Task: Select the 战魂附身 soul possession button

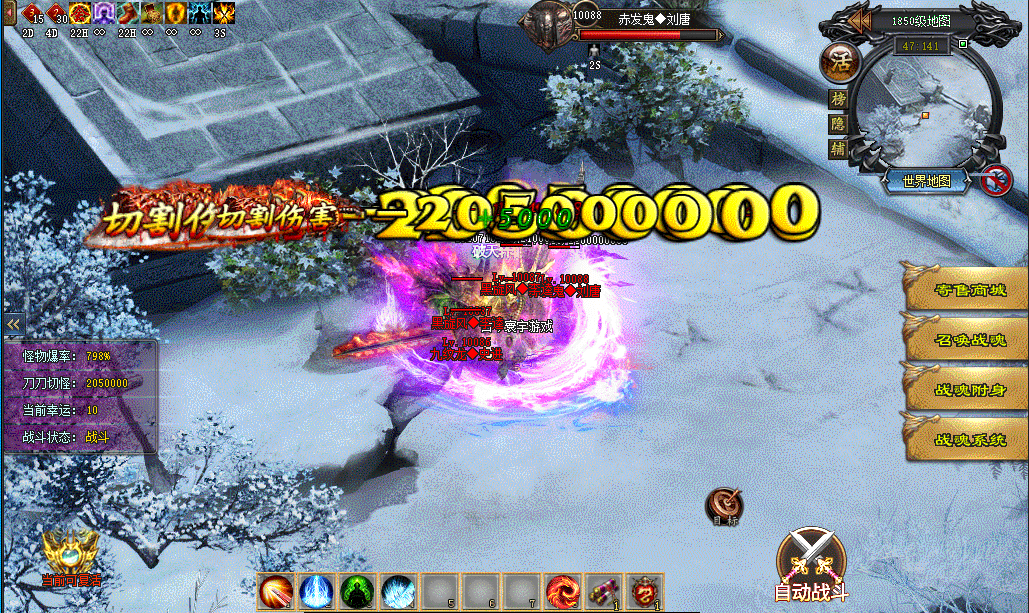Action: 965,389
